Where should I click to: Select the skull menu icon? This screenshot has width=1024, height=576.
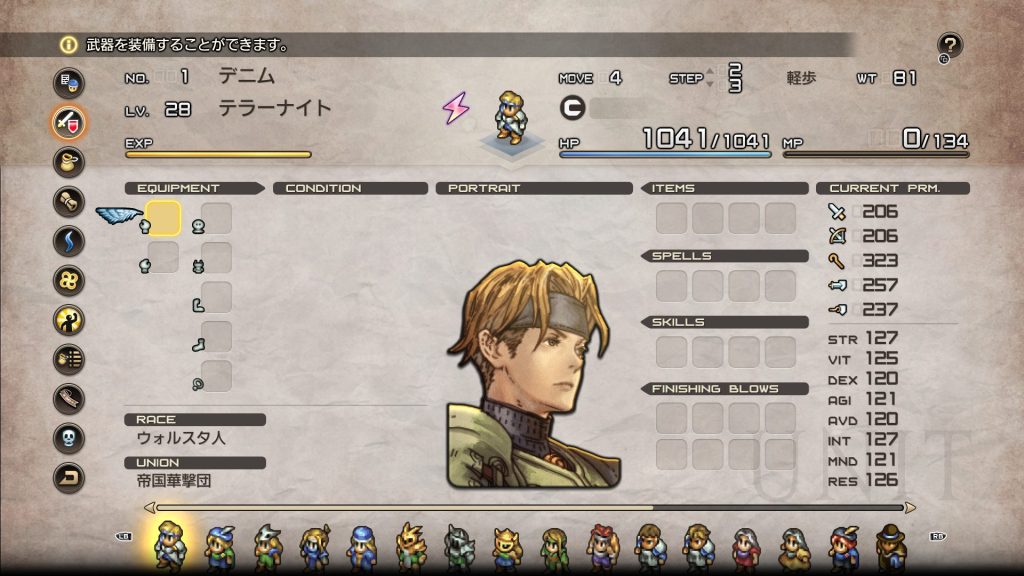[x=69, y=438]
